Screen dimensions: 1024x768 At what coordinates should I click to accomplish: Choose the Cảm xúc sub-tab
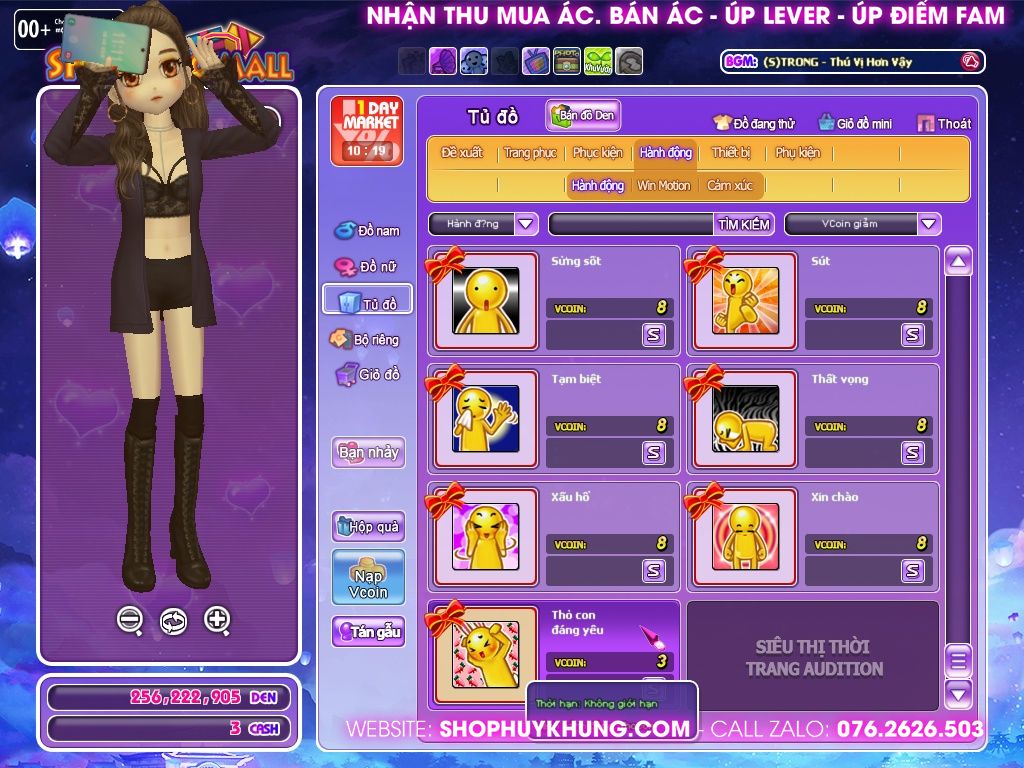(730, 186)
